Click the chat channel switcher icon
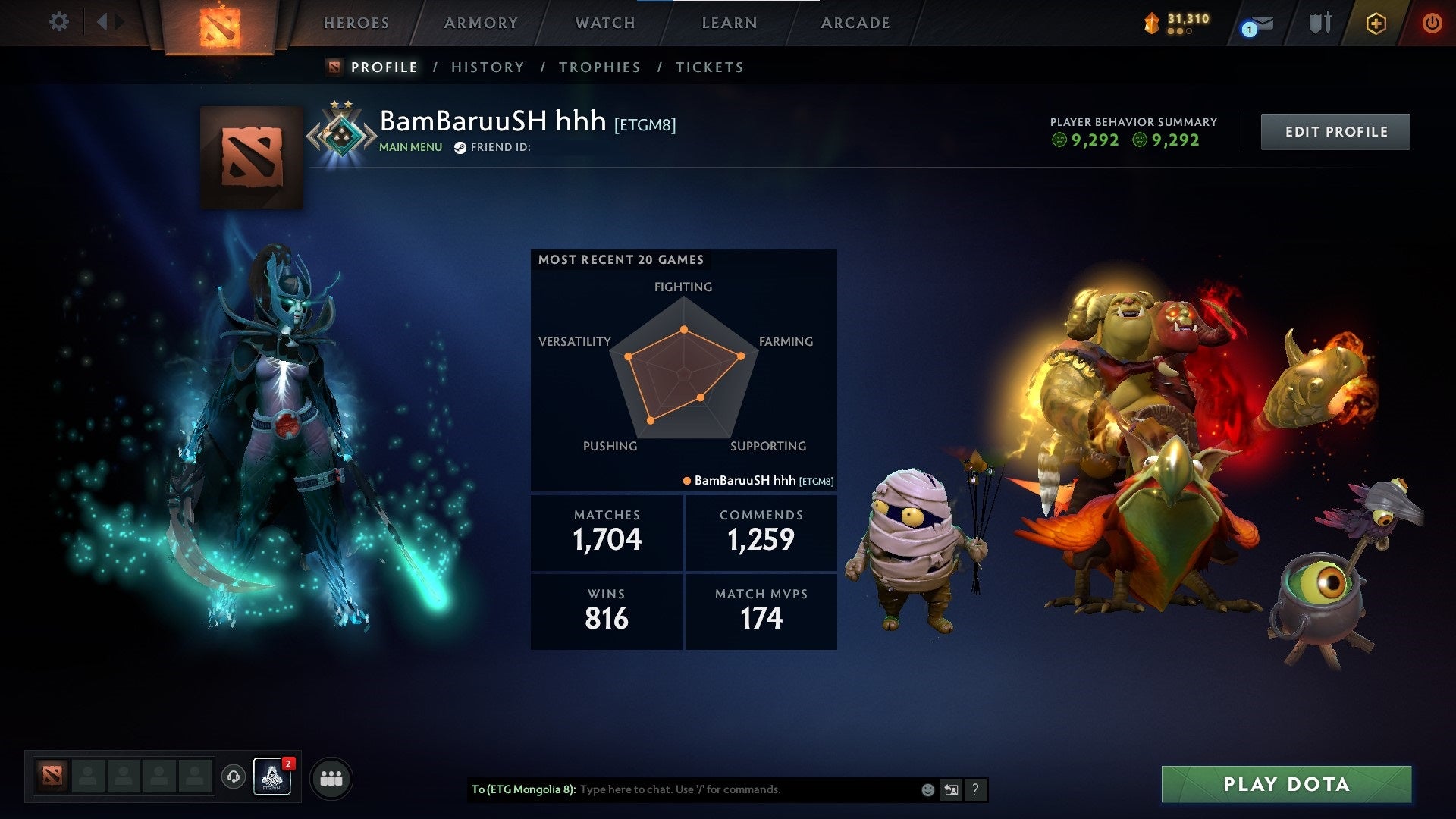This screenshot has height=819, width=1456. [952, 789]
